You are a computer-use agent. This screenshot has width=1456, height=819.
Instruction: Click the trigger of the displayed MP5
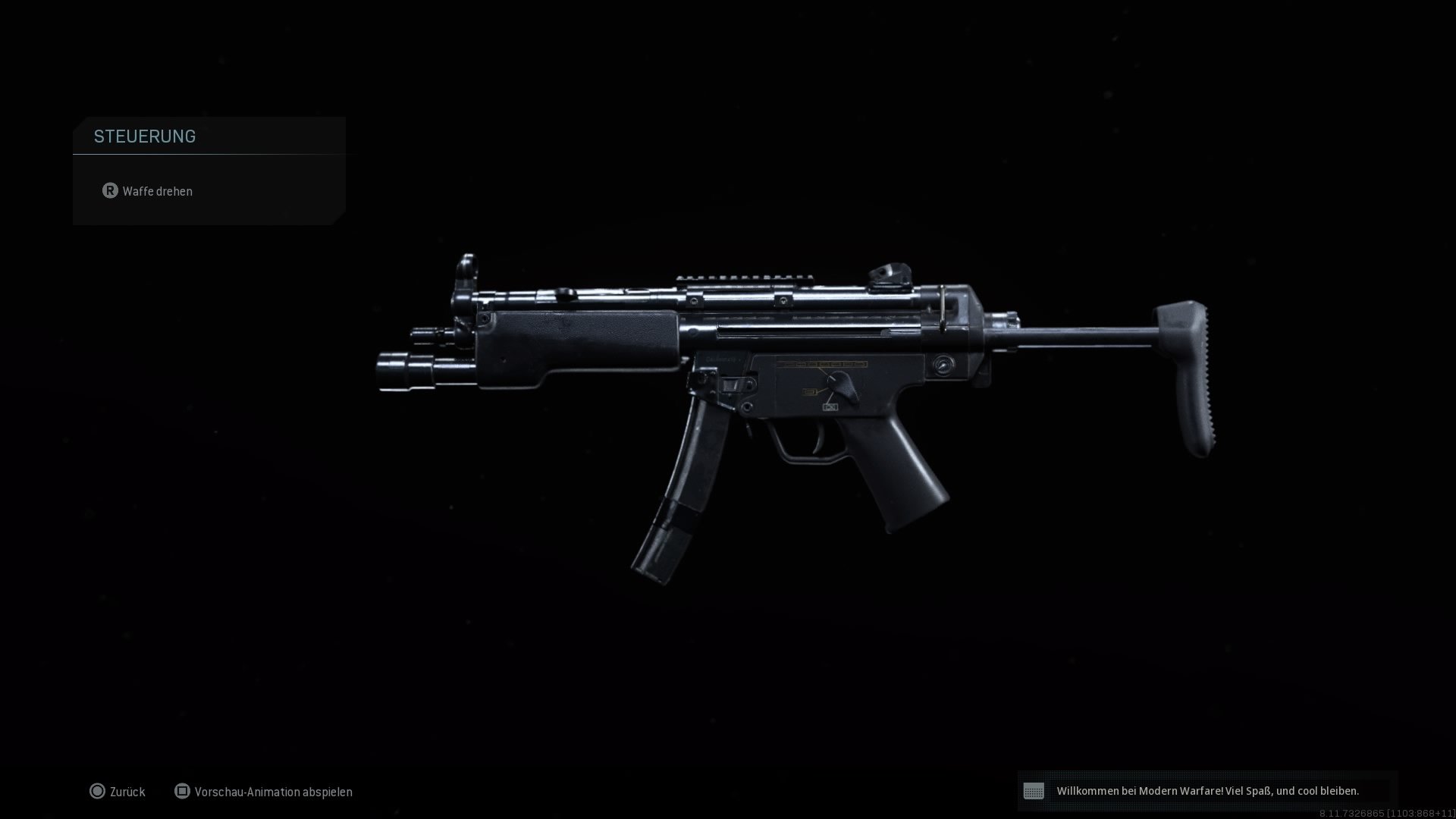click(x=819, y=440)
